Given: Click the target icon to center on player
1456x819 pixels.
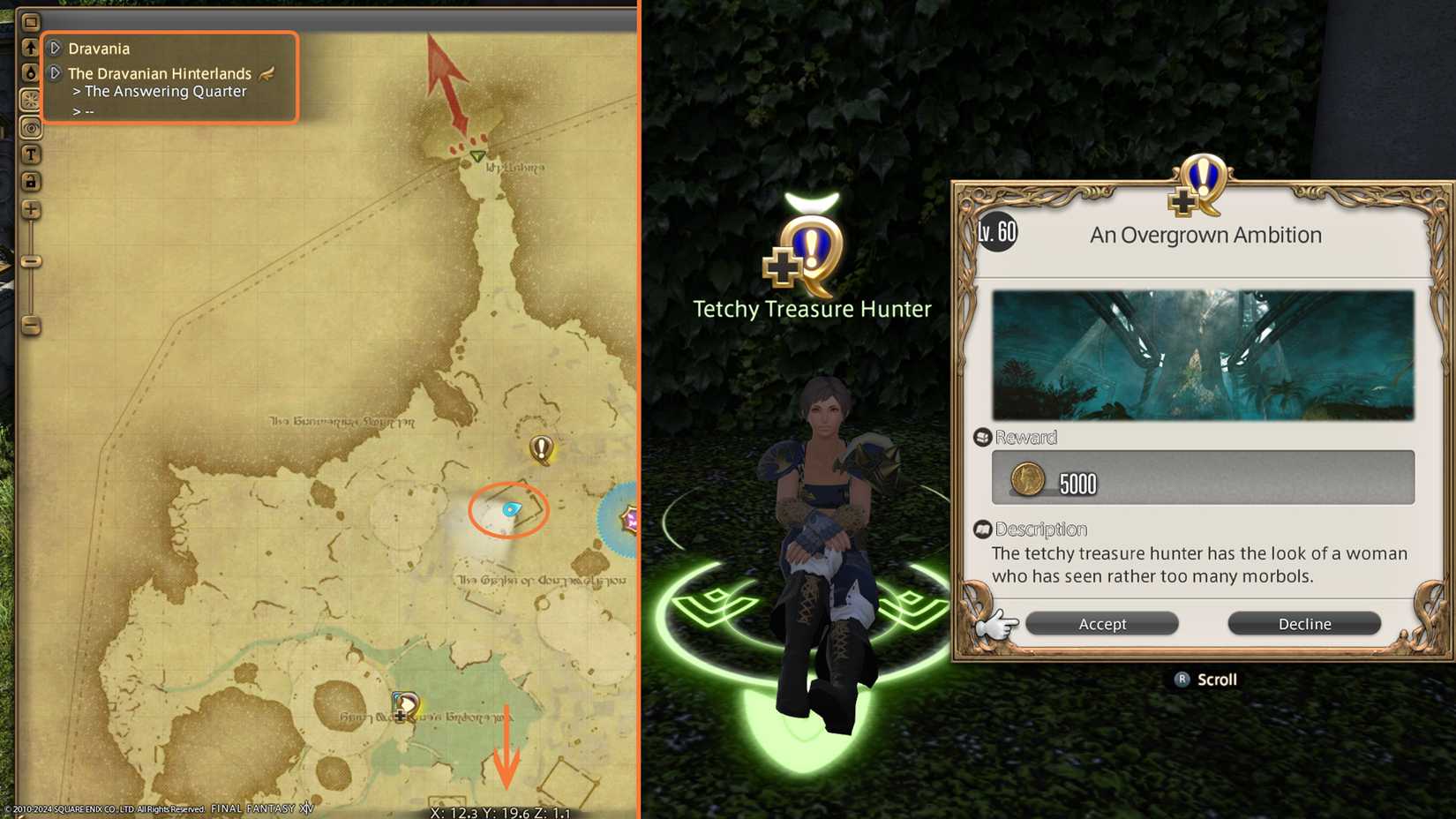Looking at the screenshot, I should pyautogui.click(x=30, y=127).
